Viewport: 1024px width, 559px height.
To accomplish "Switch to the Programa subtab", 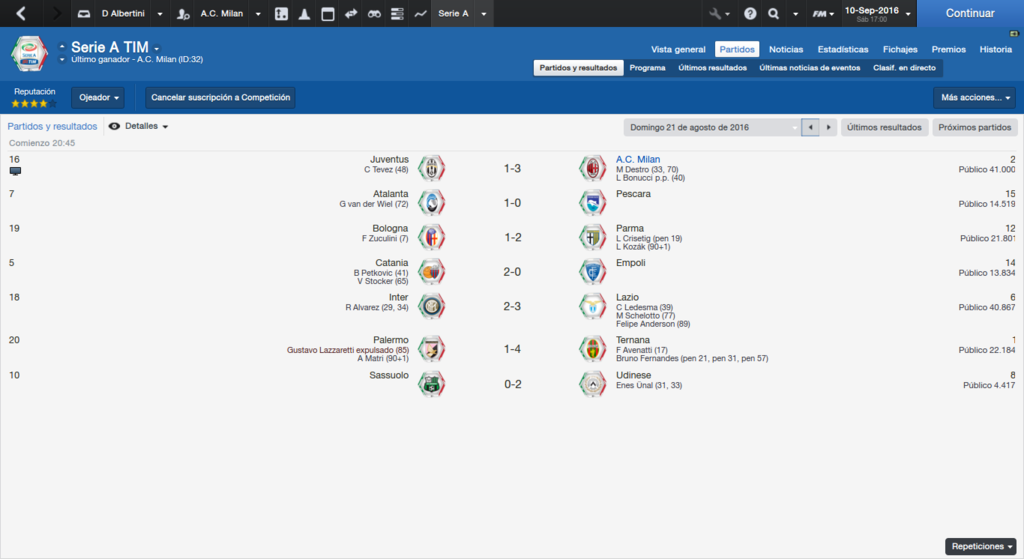I will (x=648, y=68).
